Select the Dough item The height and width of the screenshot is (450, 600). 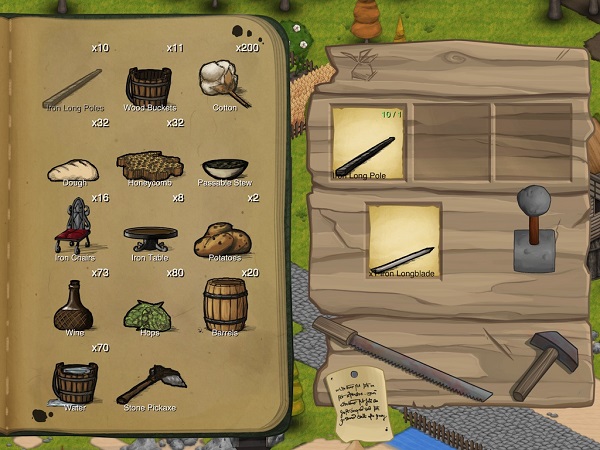click(71, 169)
